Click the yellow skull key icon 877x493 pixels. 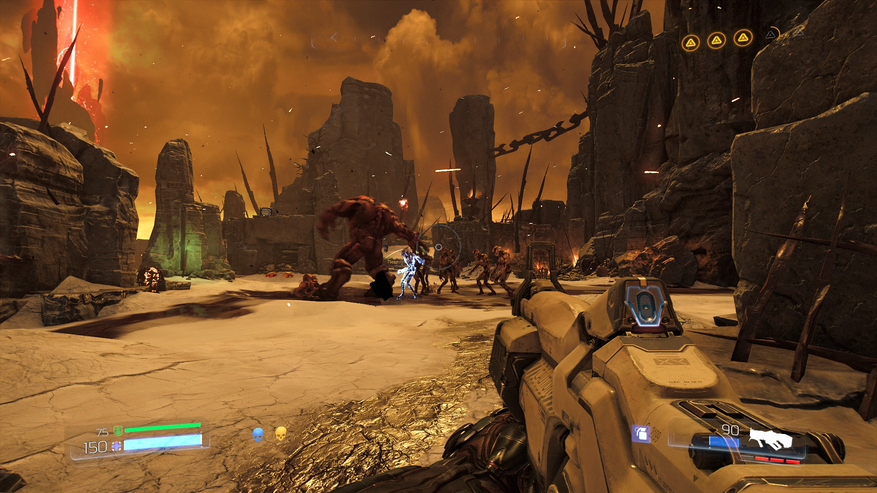coord(281,435)
